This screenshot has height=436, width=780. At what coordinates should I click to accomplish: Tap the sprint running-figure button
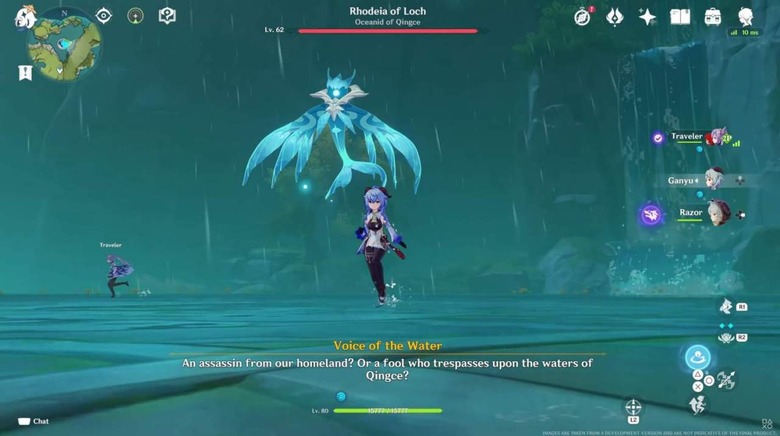698,405
